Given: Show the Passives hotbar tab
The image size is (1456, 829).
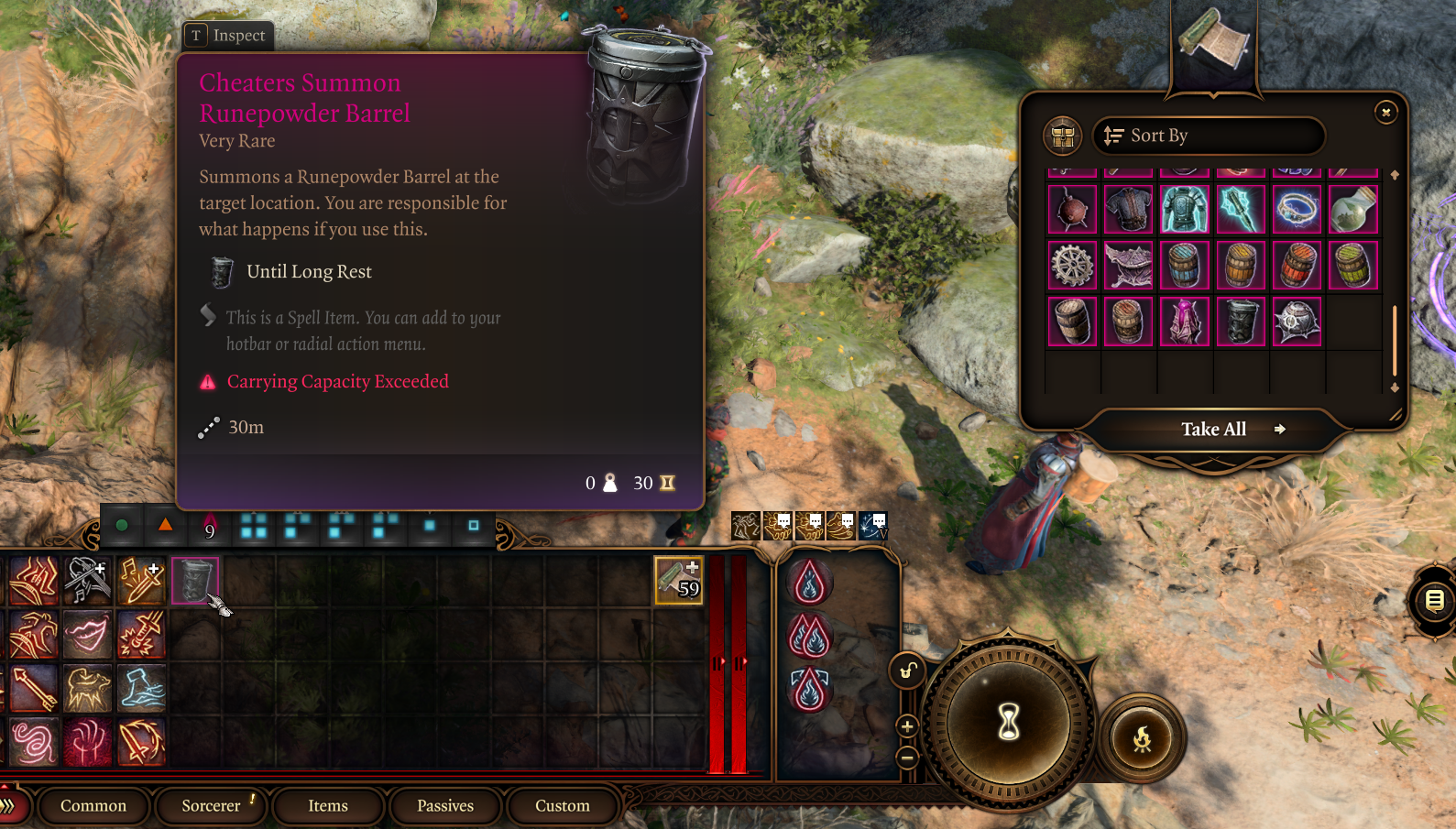Looking at the screenshot, I should coord(445,806).
